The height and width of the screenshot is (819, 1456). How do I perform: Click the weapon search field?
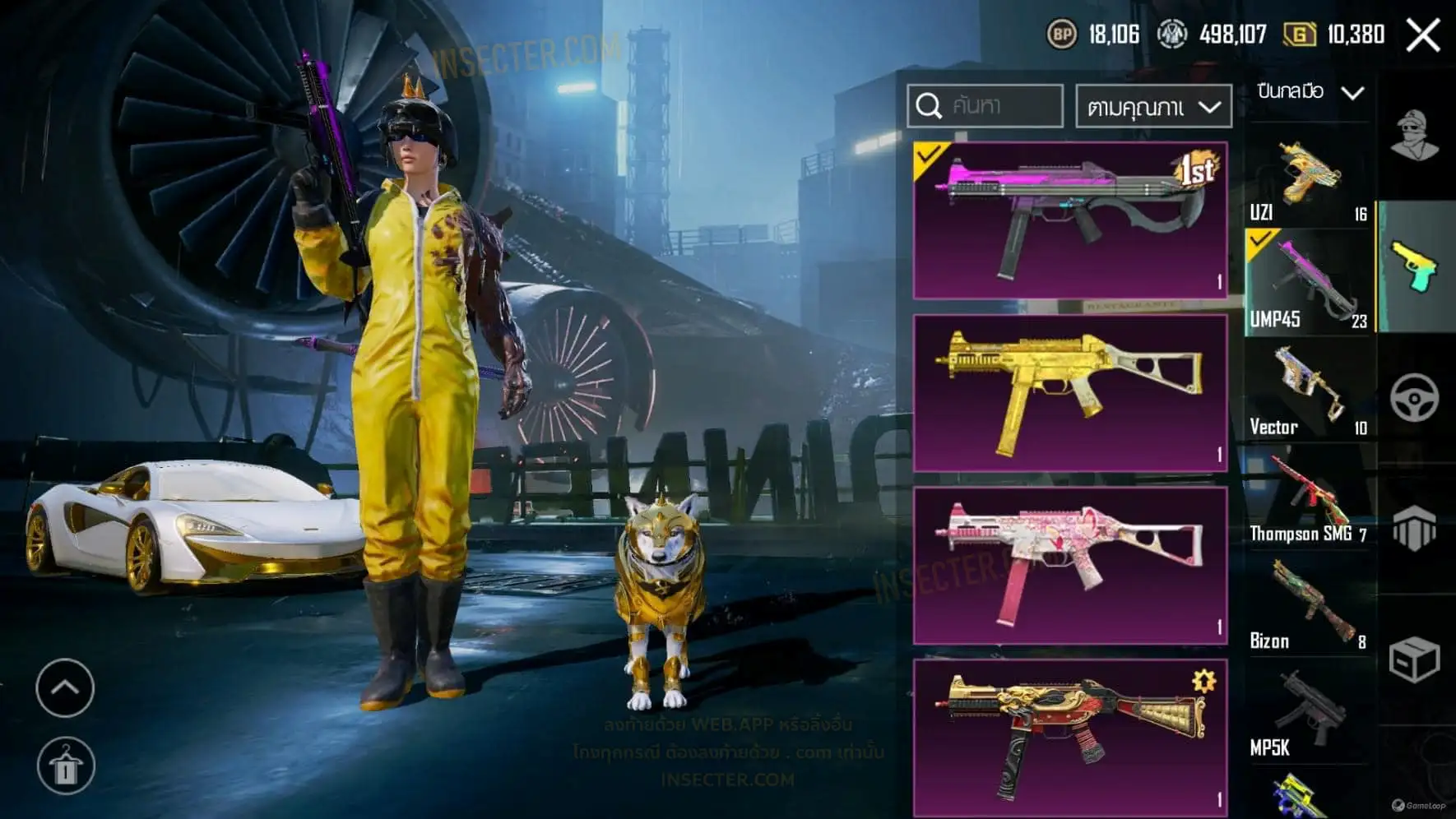(x=985, y=106)
